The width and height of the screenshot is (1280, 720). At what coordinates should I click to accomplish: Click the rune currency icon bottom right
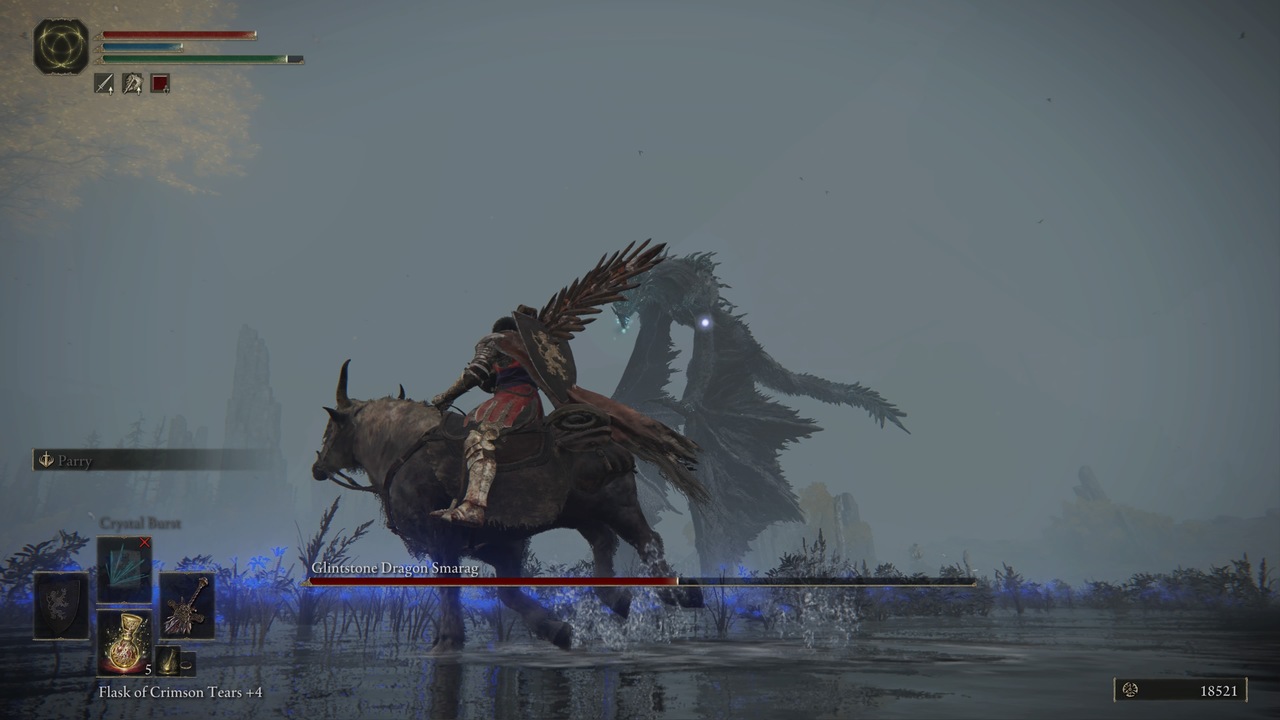[x=1129, y=690]
